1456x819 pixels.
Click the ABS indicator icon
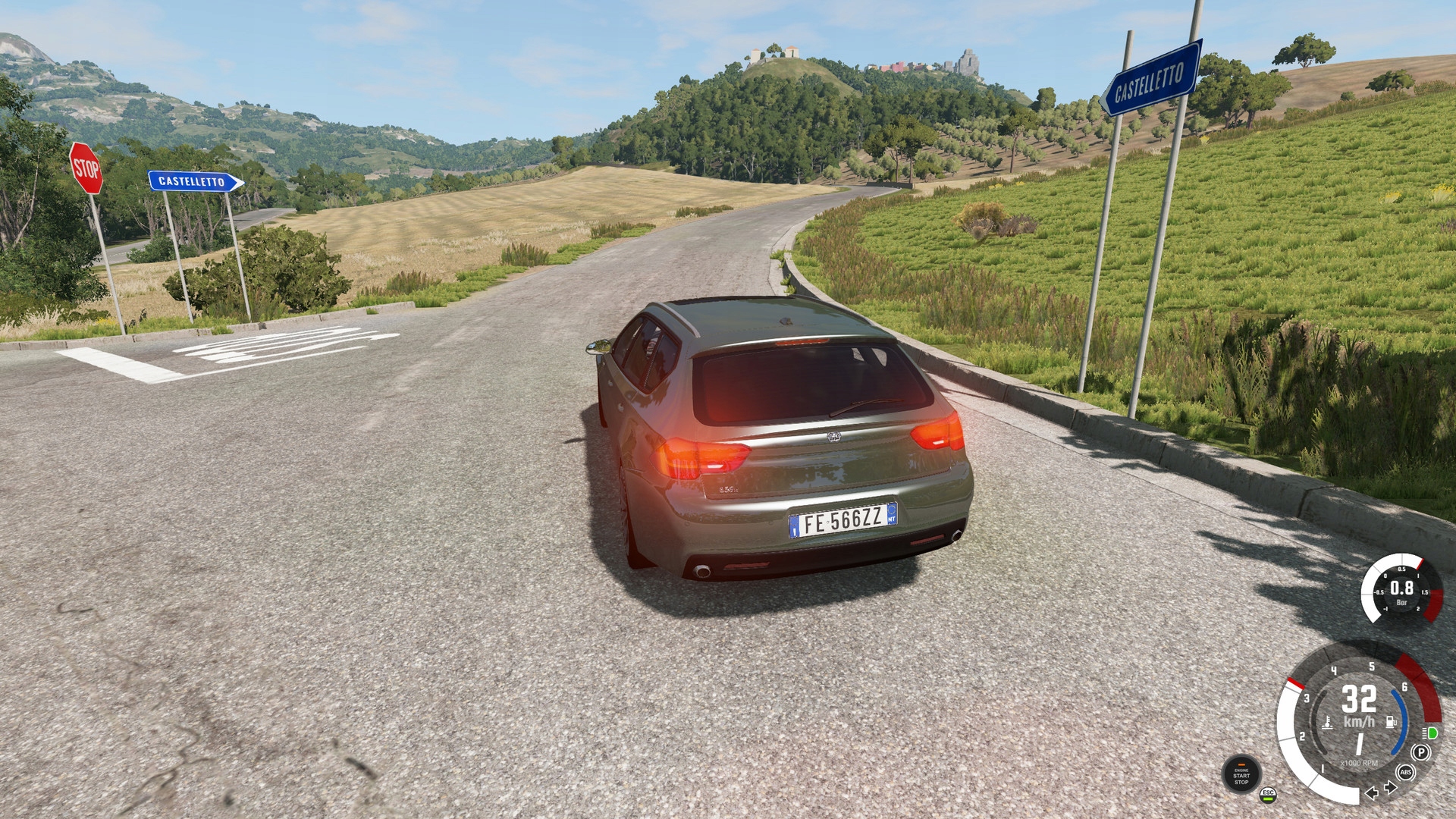point(1405,772)
